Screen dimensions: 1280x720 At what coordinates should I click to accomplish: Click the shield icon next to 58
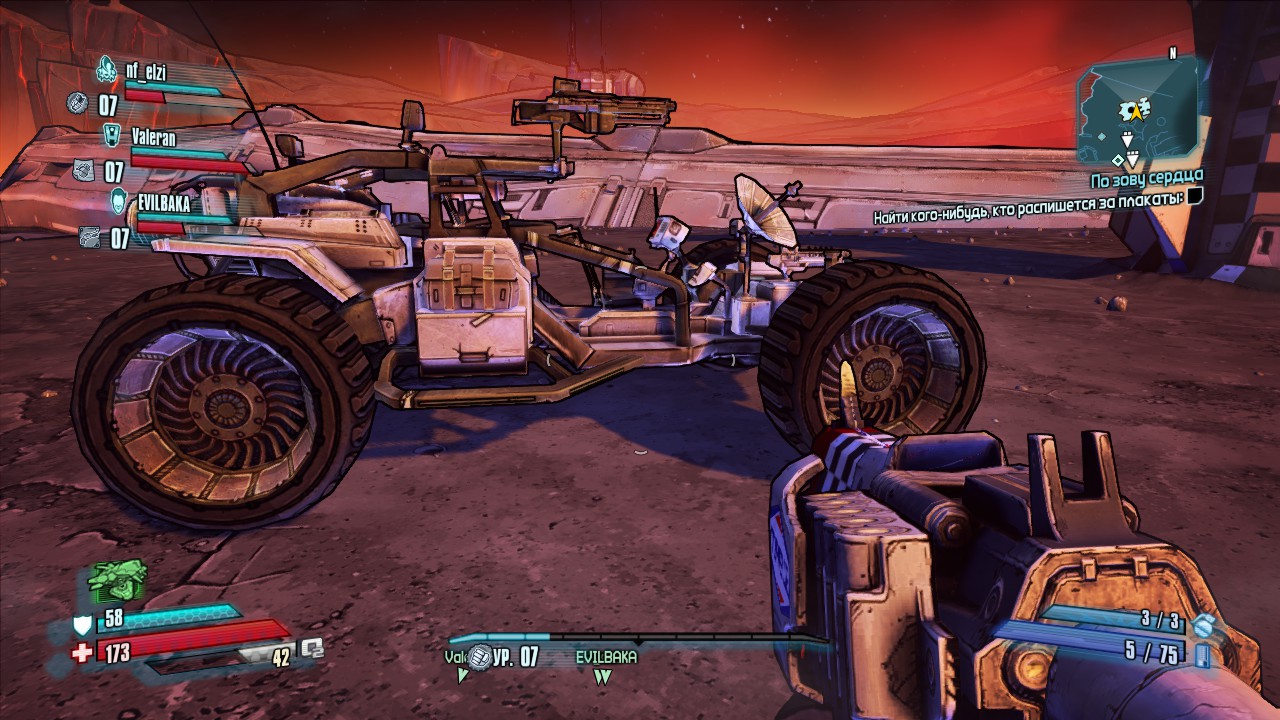click(84, 627)
